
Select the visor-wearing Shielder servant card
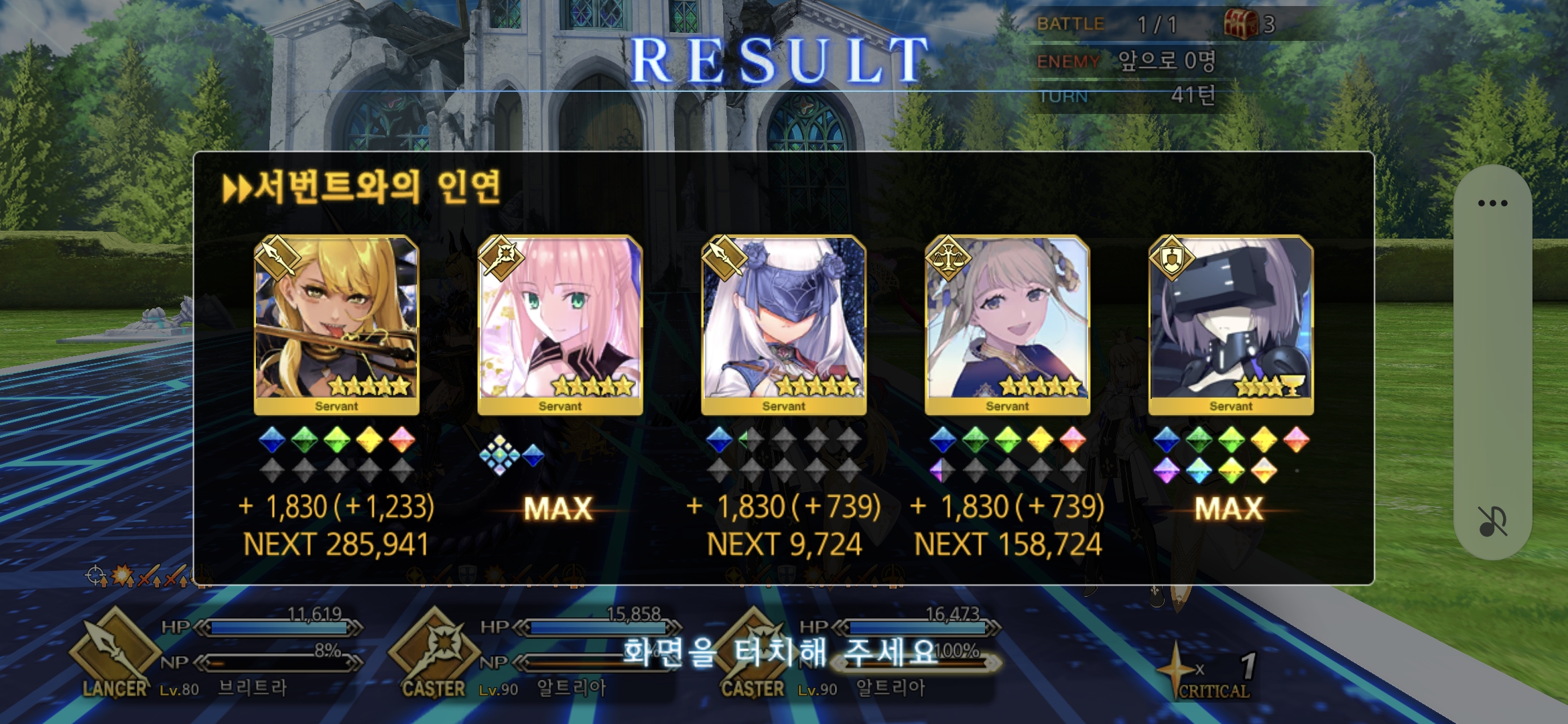pyautogui.click(x=1231, y=324)
